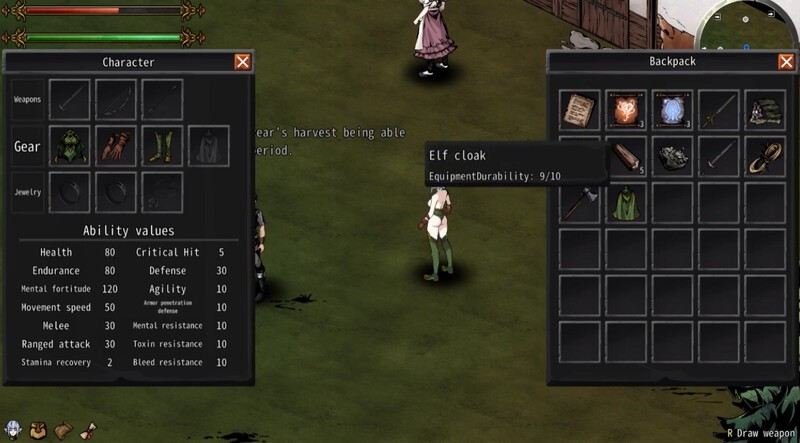Screen dimensions: 800x443
Task: Click the empty cloak gear slot
Action: (208, 146)
